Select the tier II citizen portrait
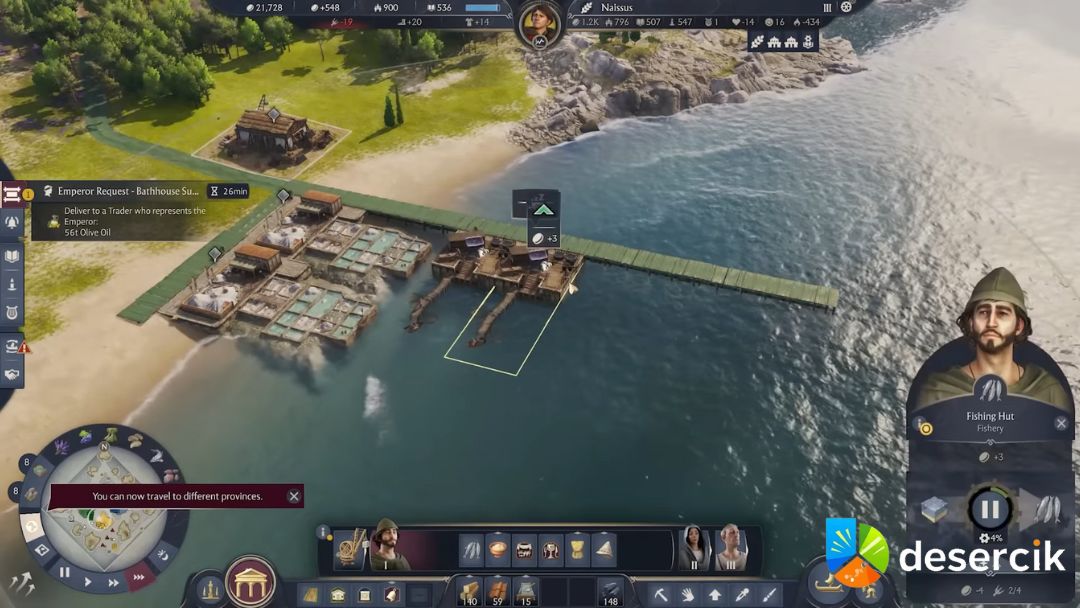The height and width of the screenshot is (608, 1080). 691,547
